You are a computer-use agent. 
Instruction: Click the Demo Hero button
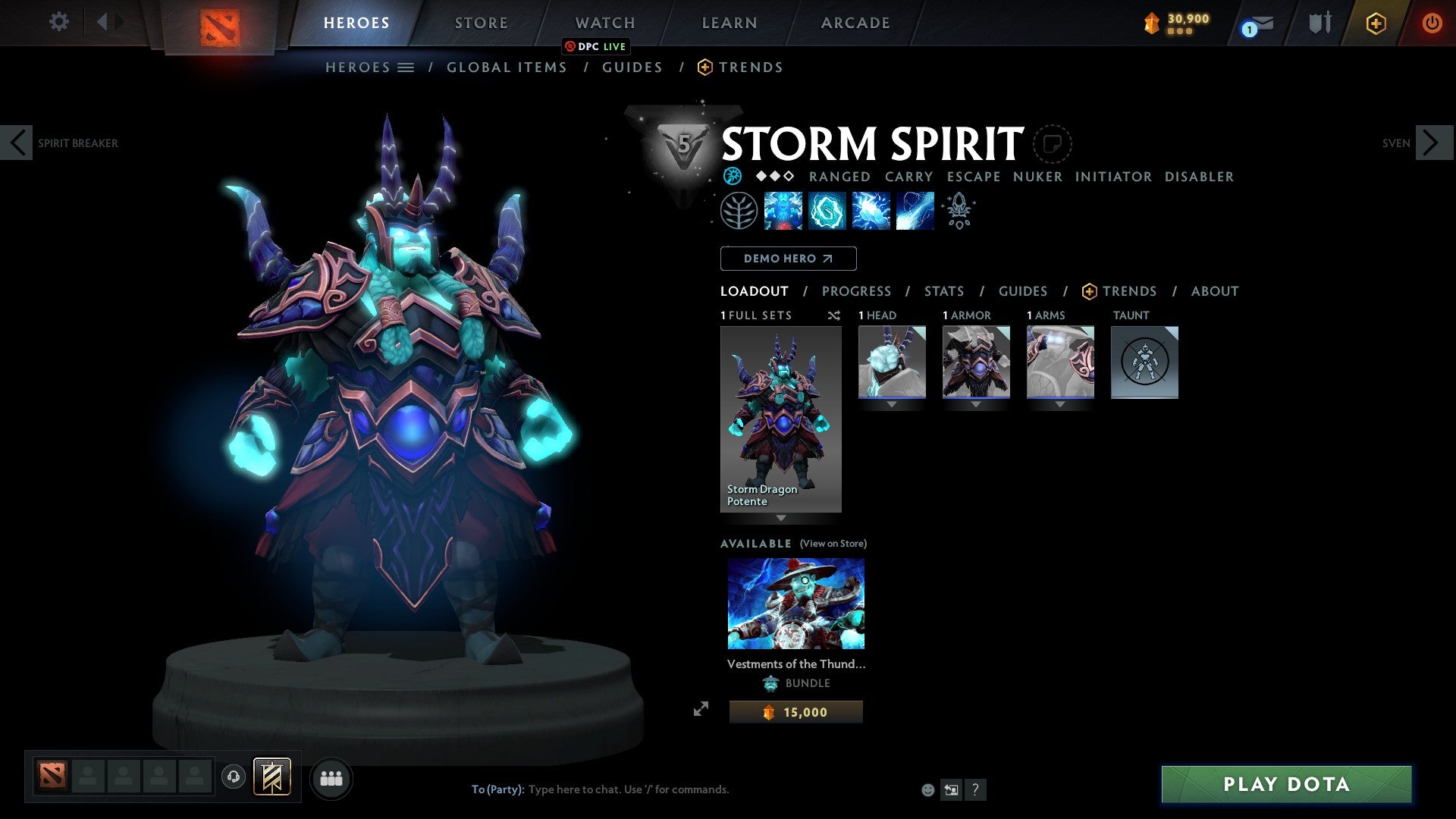click(788, 259)
